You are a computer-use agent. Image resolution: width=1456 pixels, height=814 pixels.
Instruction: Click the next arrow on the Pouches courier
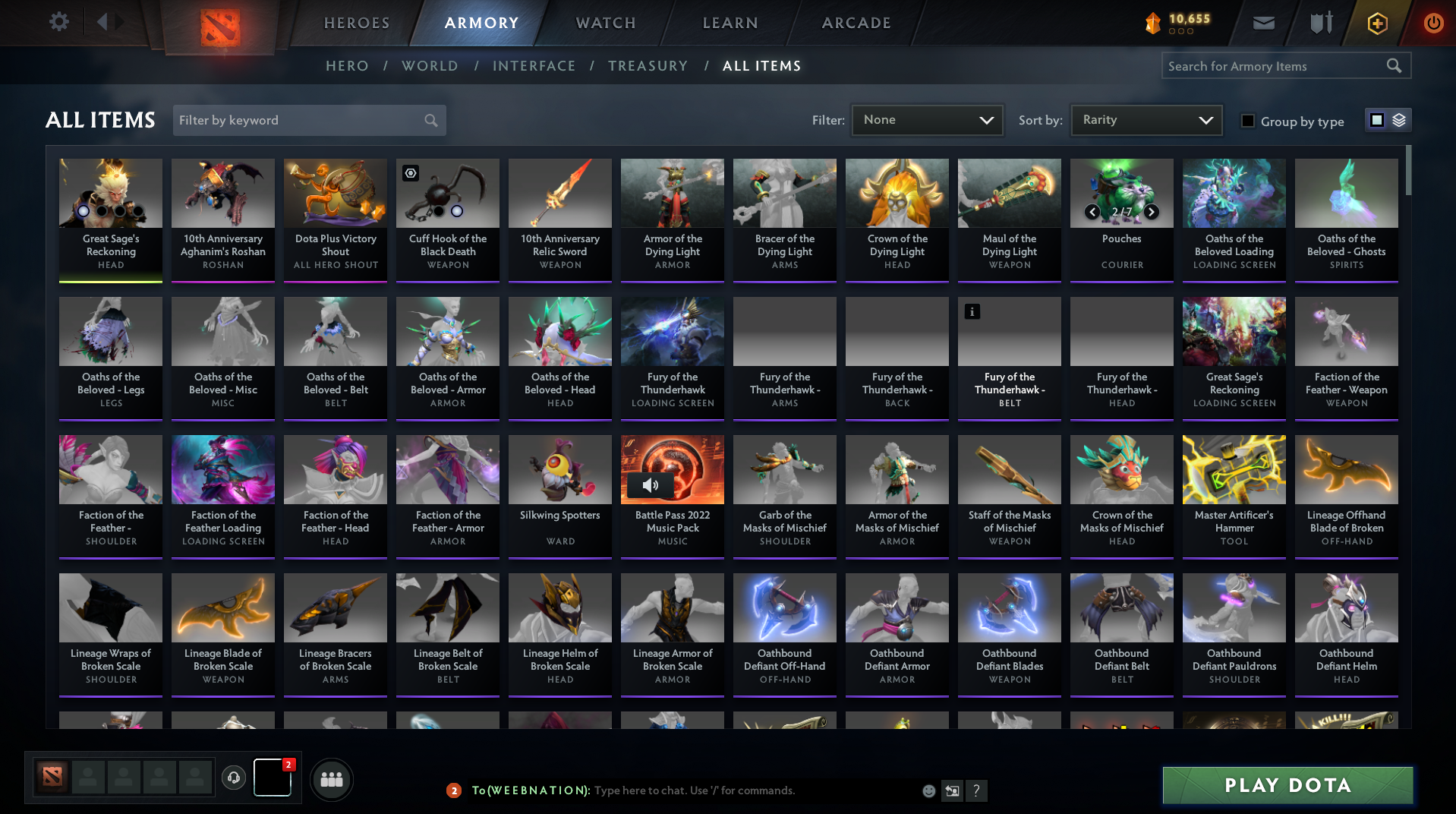pos(1151,213)
